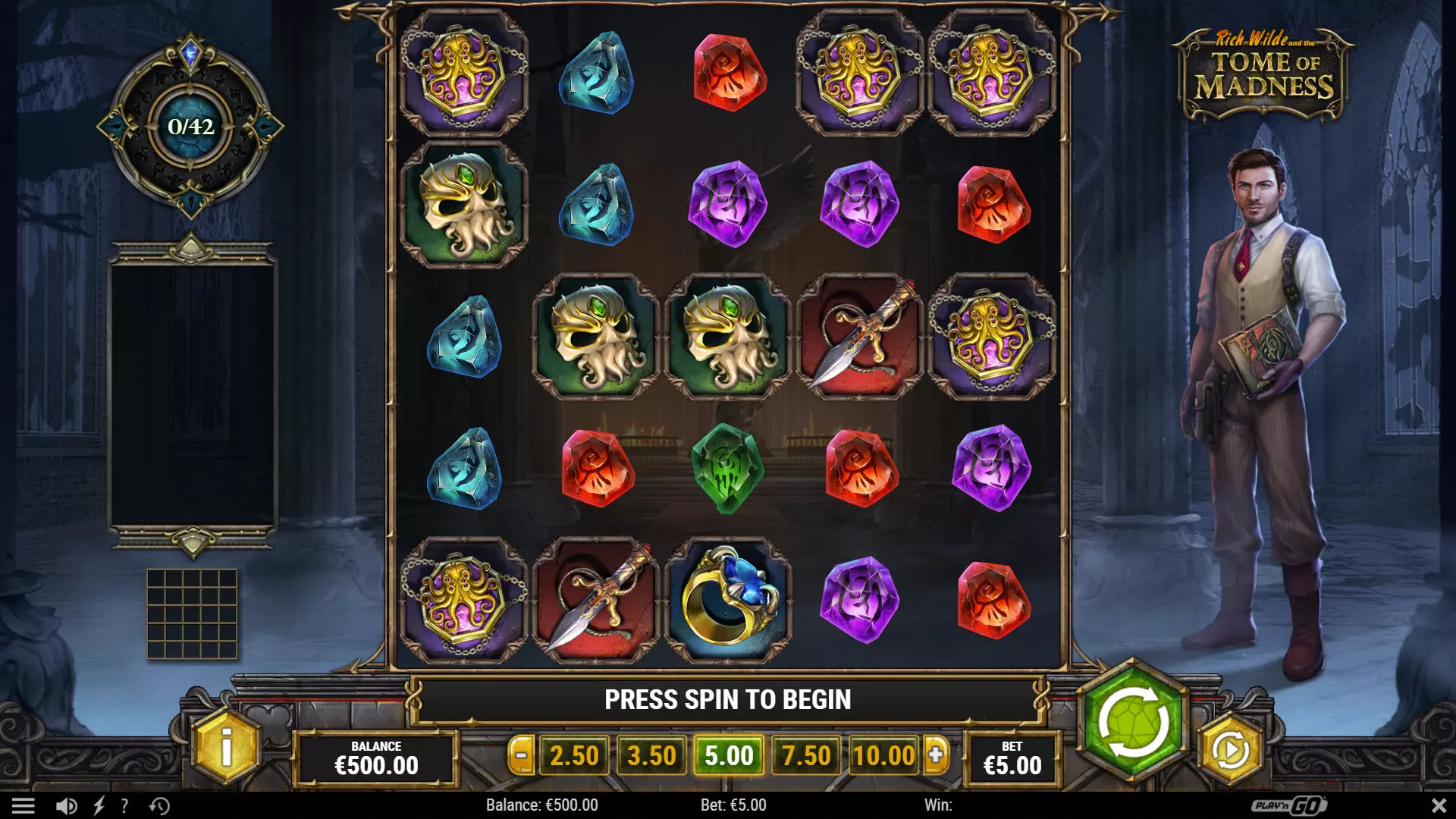Screen dimensions: 1456x819
Task: Open the help question mark
Action: [124, 805]
